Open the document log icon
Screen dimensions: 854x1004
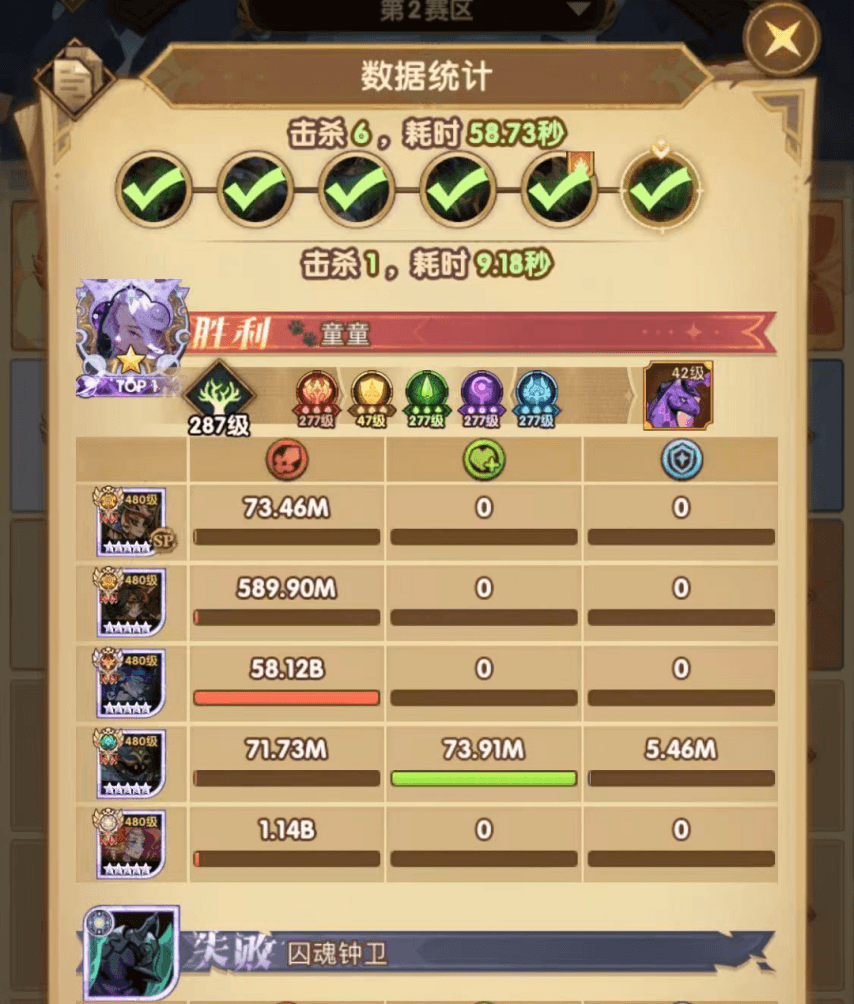[x=74, y=79]
